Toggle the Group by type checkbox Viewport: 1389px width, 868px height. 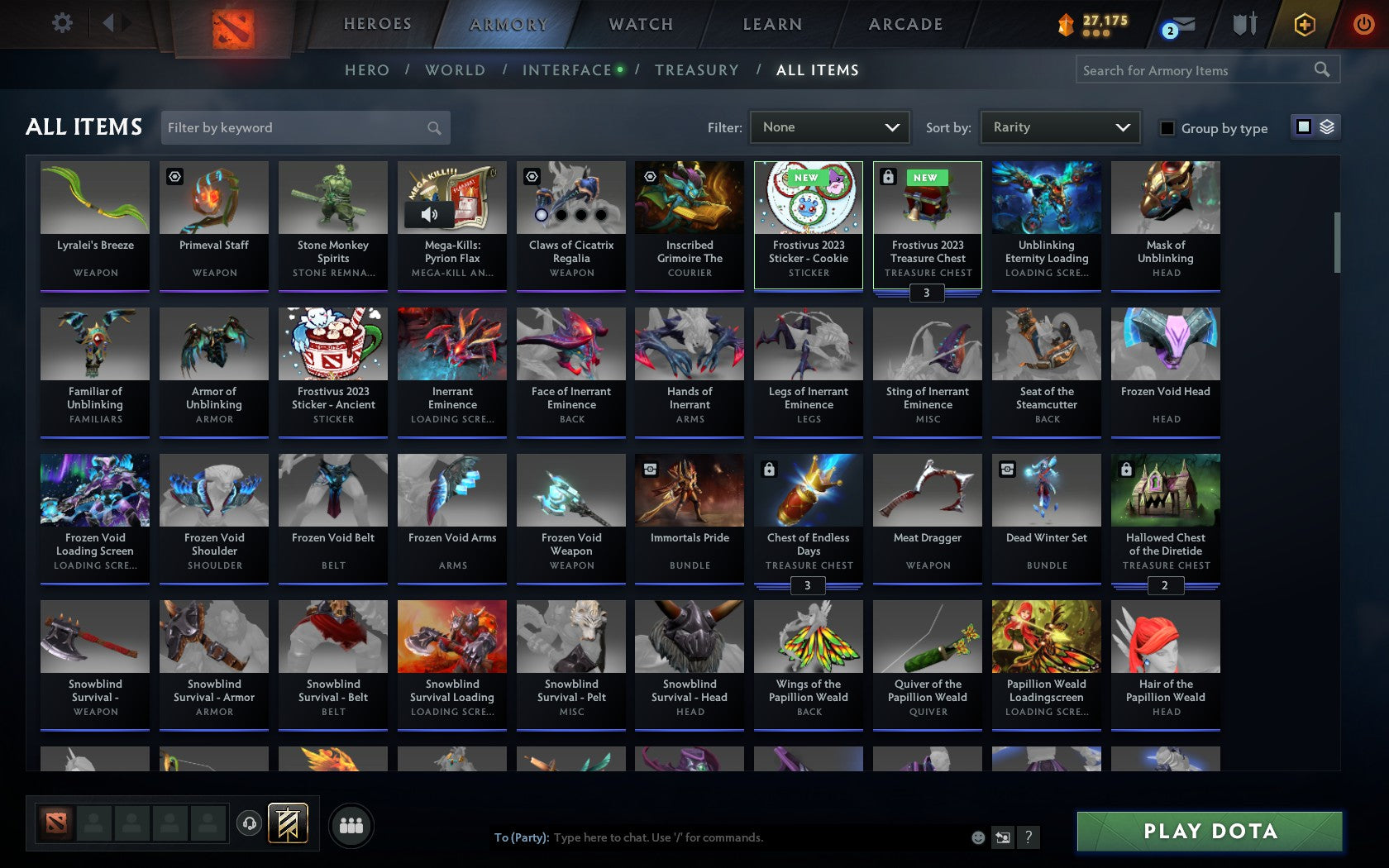pyautogui.click(x=1166, y=128)
